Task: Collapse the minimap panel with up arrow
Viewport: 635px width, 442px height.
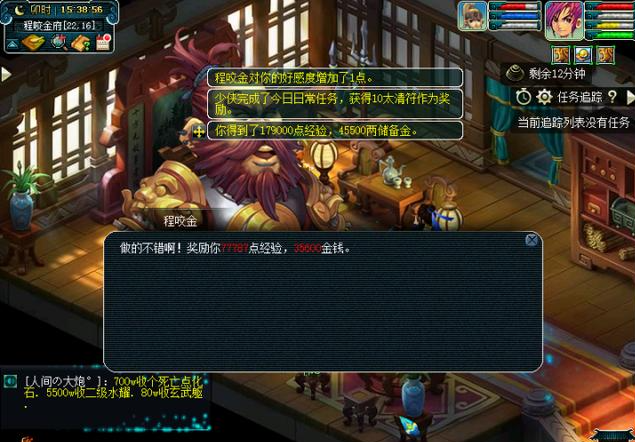Action: point(10,44)
